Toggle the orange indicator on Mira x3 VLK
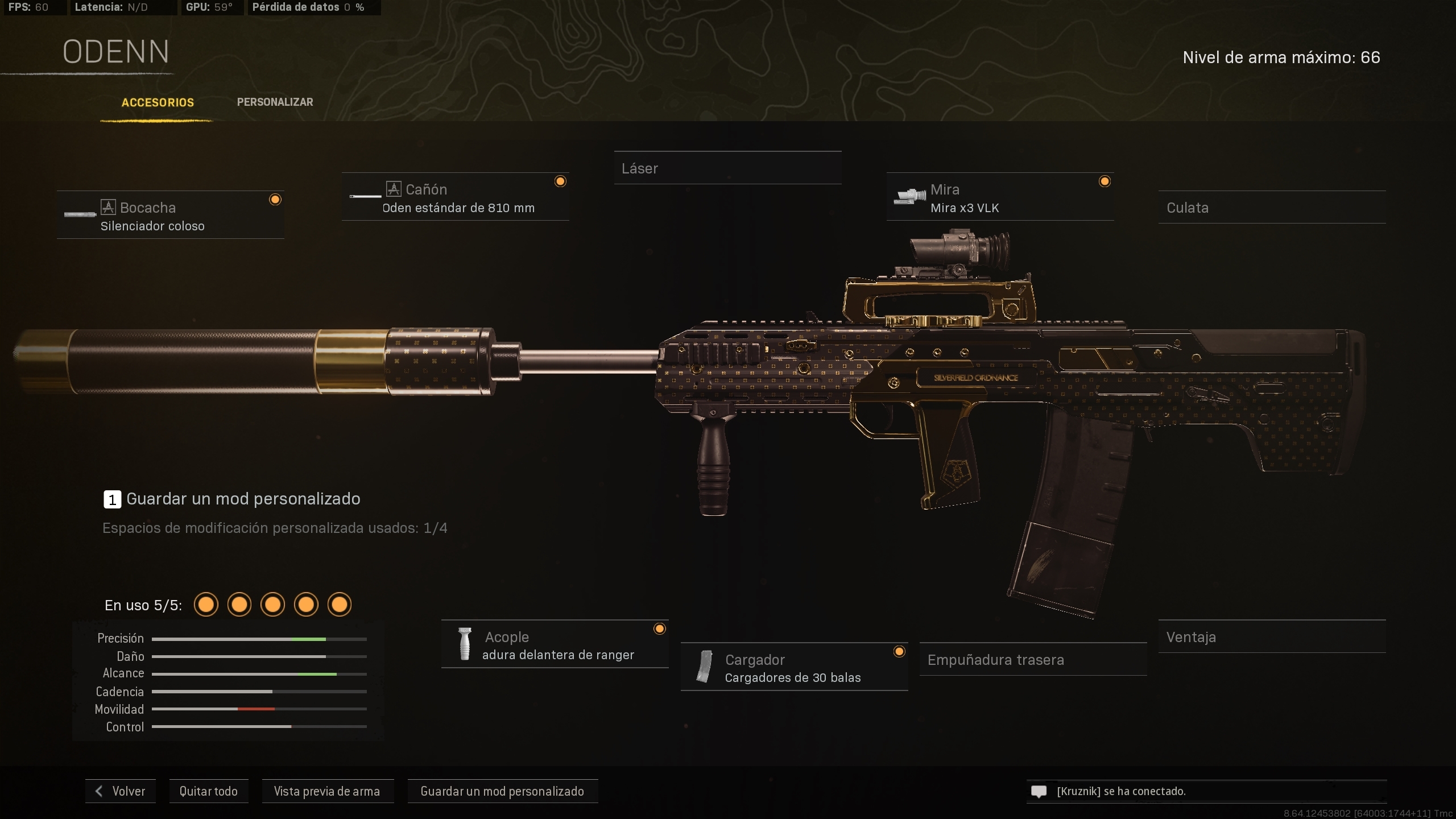This screenshot has width=1456, height=819. coord(1105,181)
